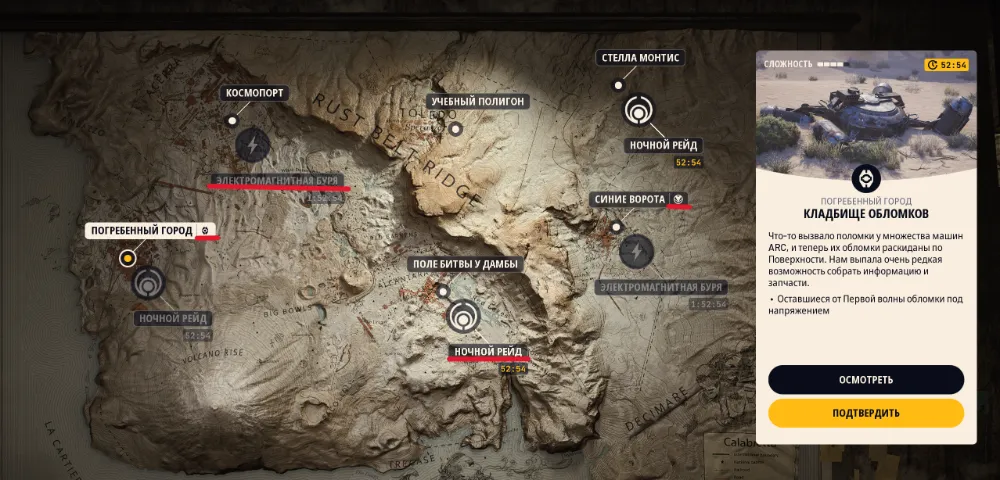Viewport: 1000px width, 480px height.
Task: Confirm the selection with ПОДТВЕРДИТЬ button
Action: [x=866, y=413]
